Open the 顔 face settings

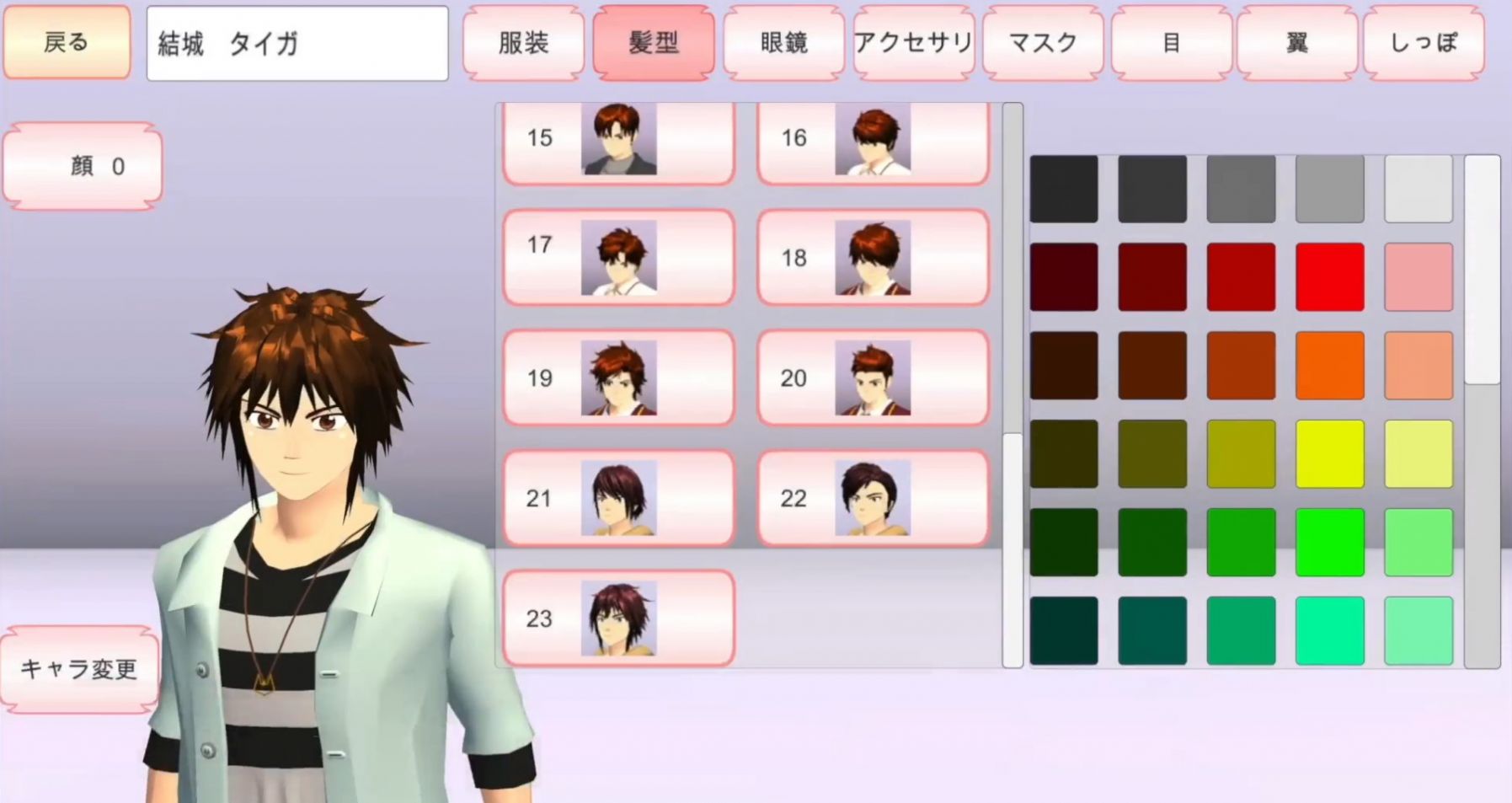point(82,165)
